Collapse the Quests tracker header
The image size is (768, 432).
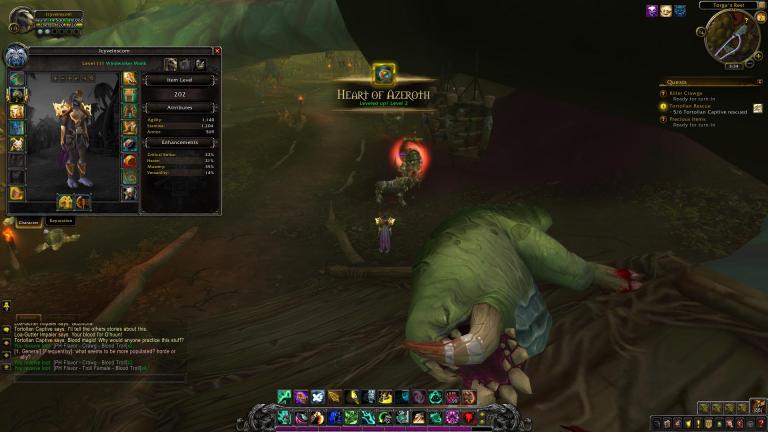762,82
